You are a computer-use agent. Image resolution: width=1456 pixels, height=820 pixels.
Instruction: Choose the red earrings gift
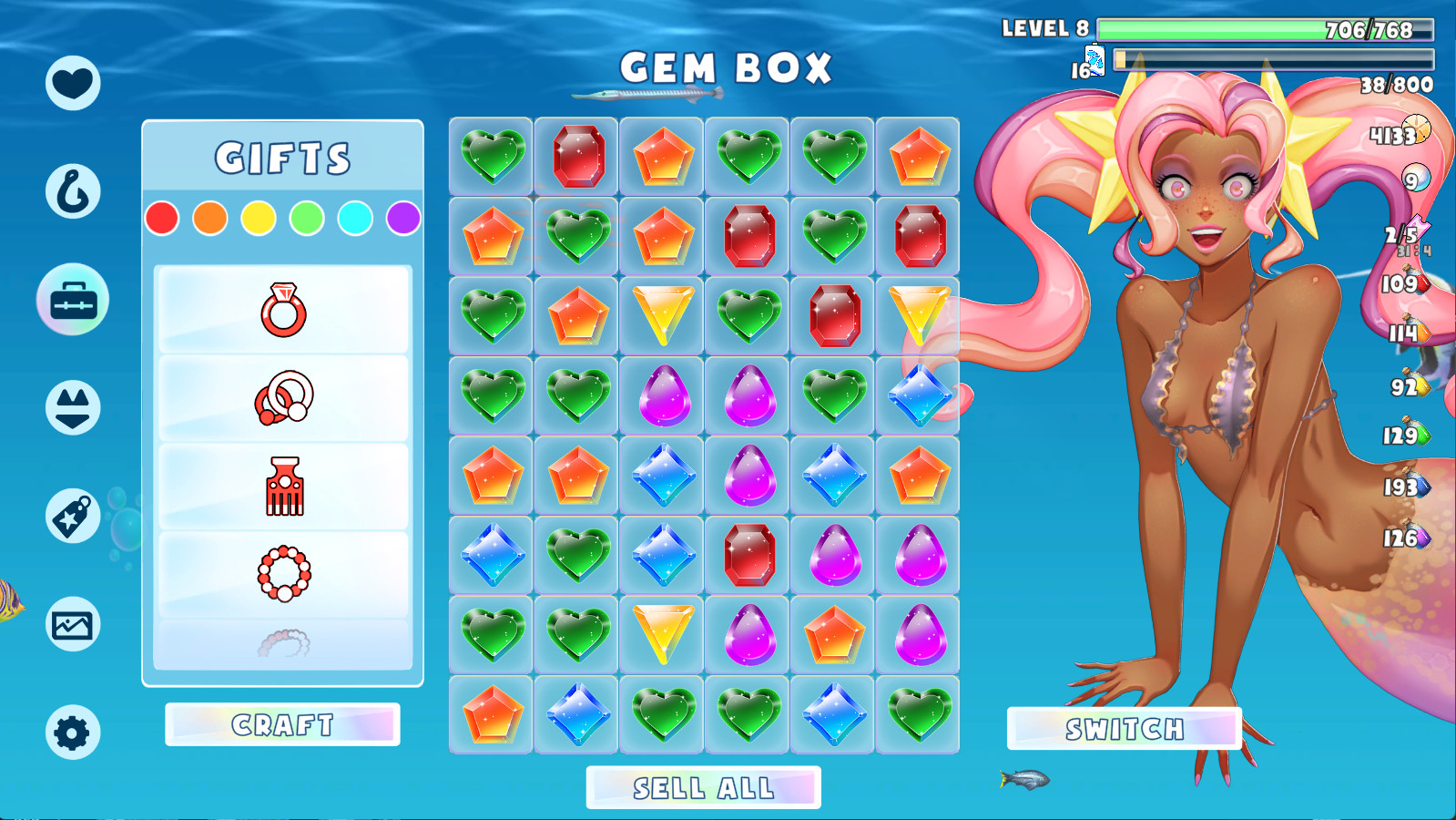tap(283, 398)
